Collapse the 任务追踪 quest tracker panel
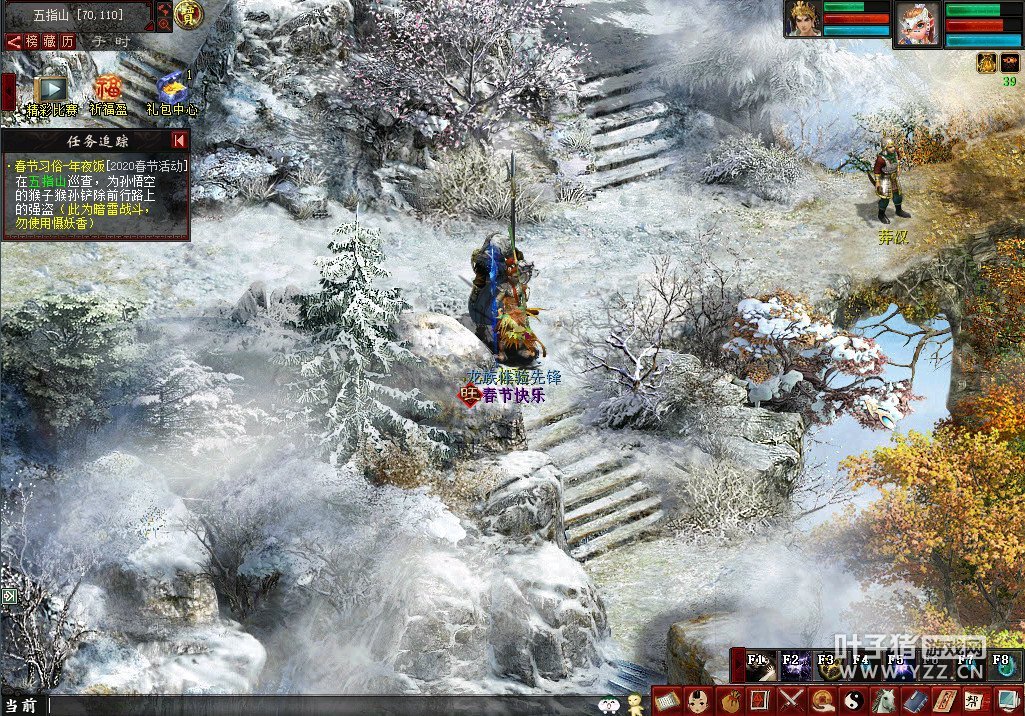Screen dimensions: 1025x716 click(179, 140)
